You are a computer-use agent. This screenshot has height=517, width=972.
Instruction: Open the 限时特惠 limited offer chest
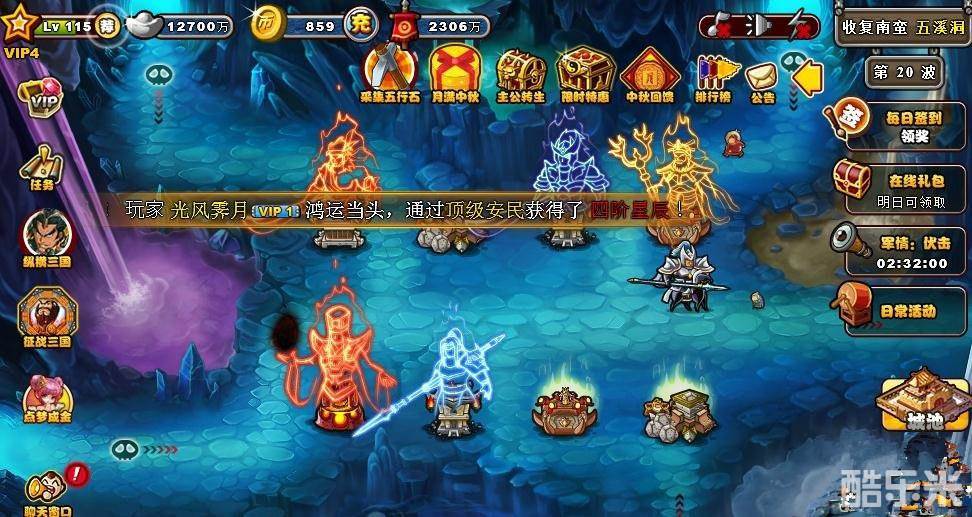(x=585, y=72)
